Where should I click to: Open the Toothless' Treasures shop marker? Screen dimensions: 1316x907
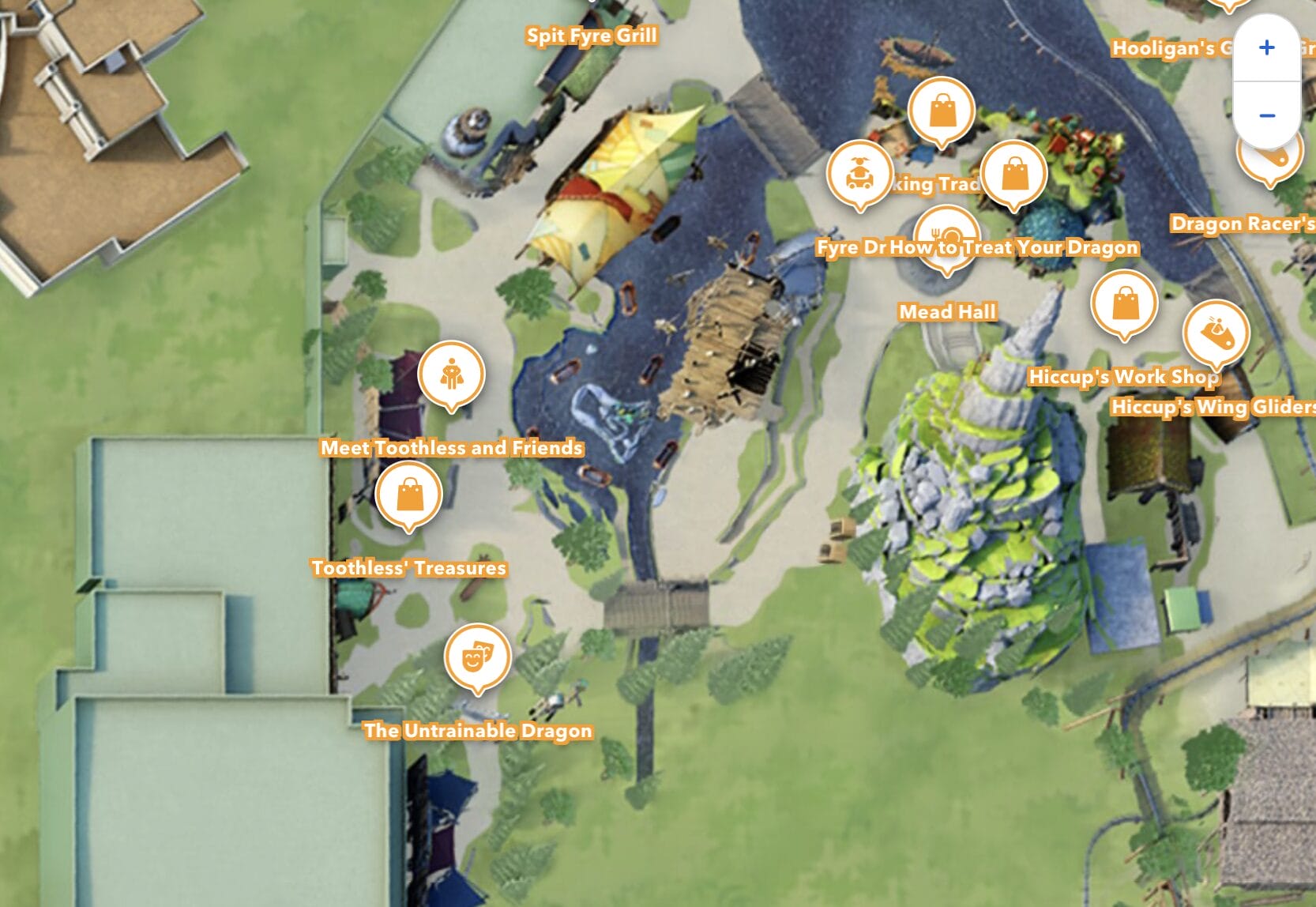(x=408, y=495)
